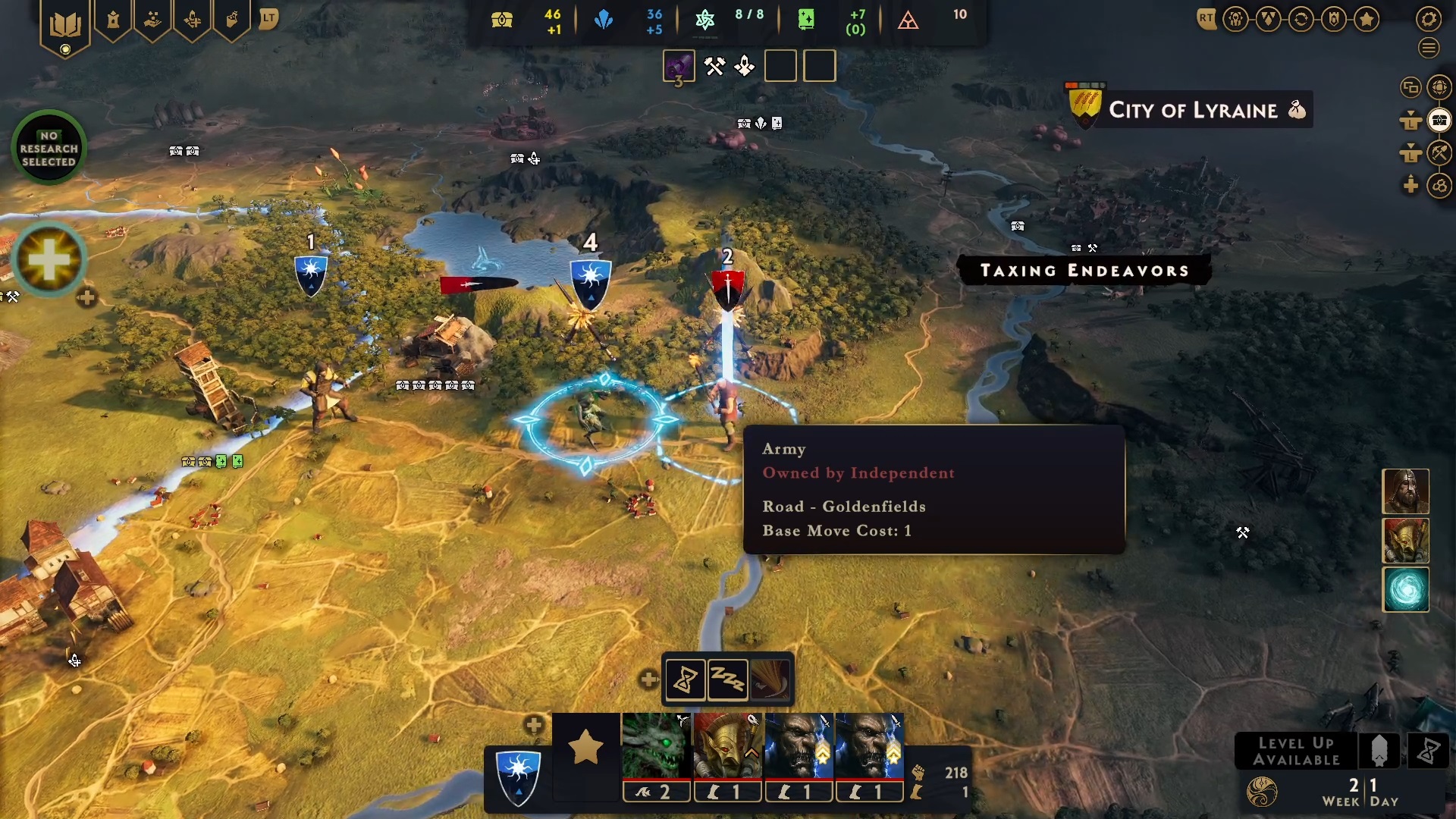Select the gold-helmeted goblin unit portrait
Screen dimensions: 1456x819
[727, 746]
